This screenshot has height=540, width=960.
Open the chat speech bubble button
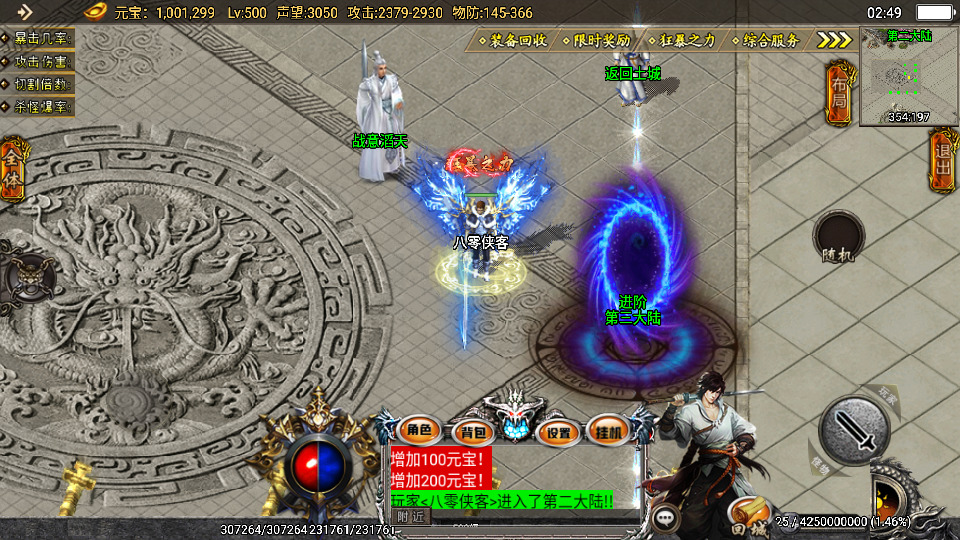point(665,517)
